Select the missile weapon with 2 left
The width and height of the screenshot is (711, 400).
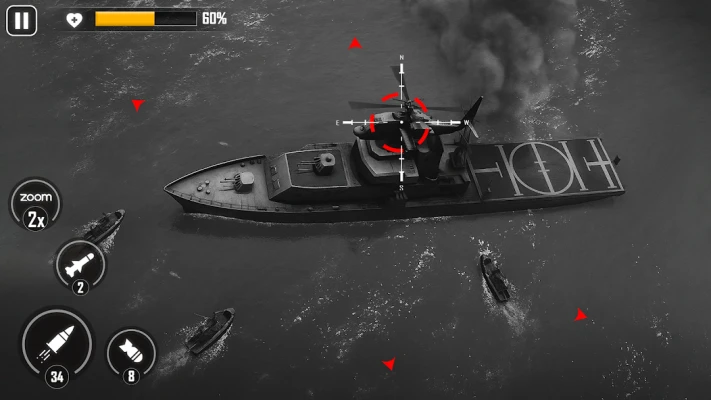81,265
